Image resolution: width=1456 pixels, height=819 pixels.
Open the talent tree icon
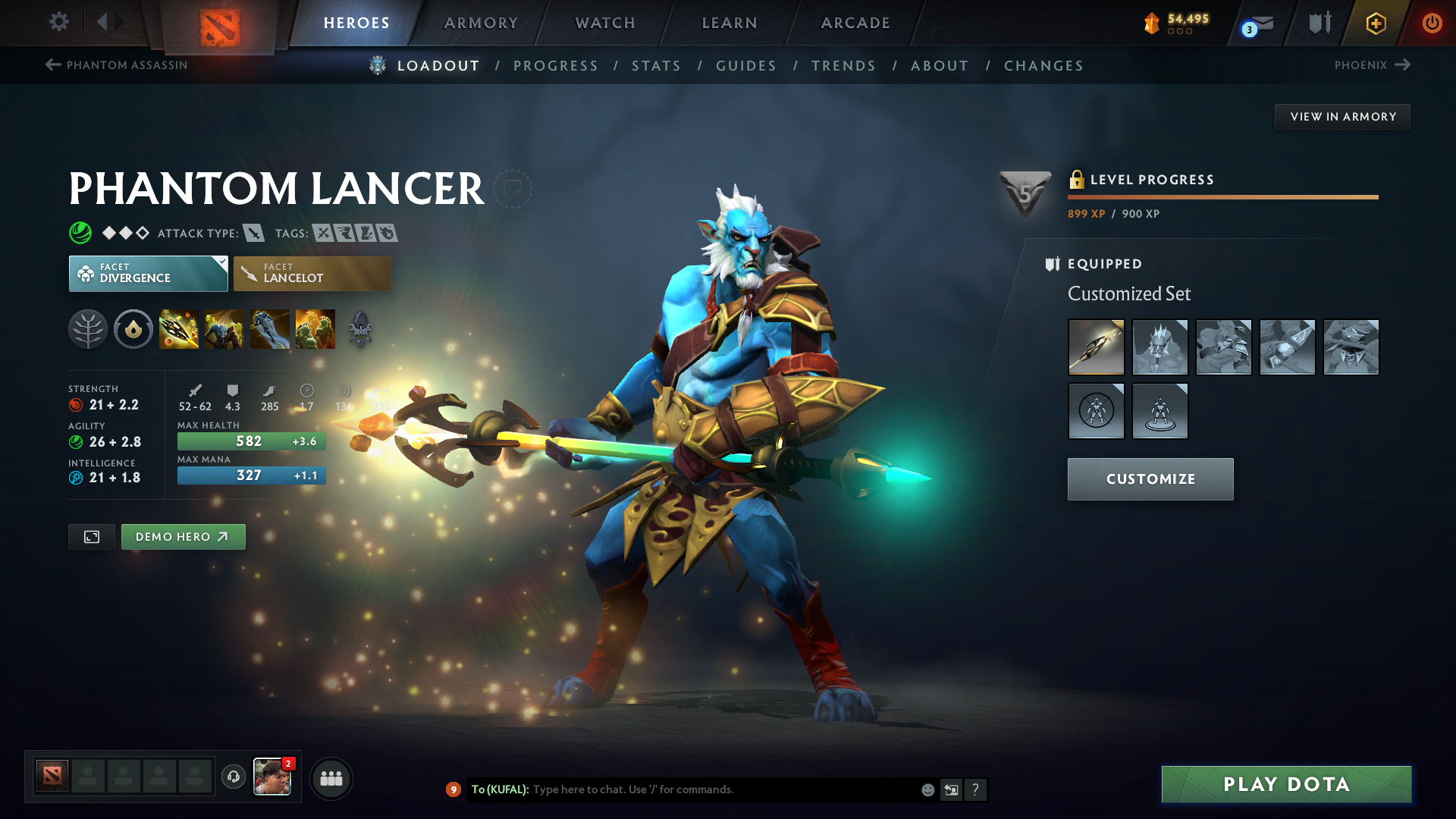88,329
